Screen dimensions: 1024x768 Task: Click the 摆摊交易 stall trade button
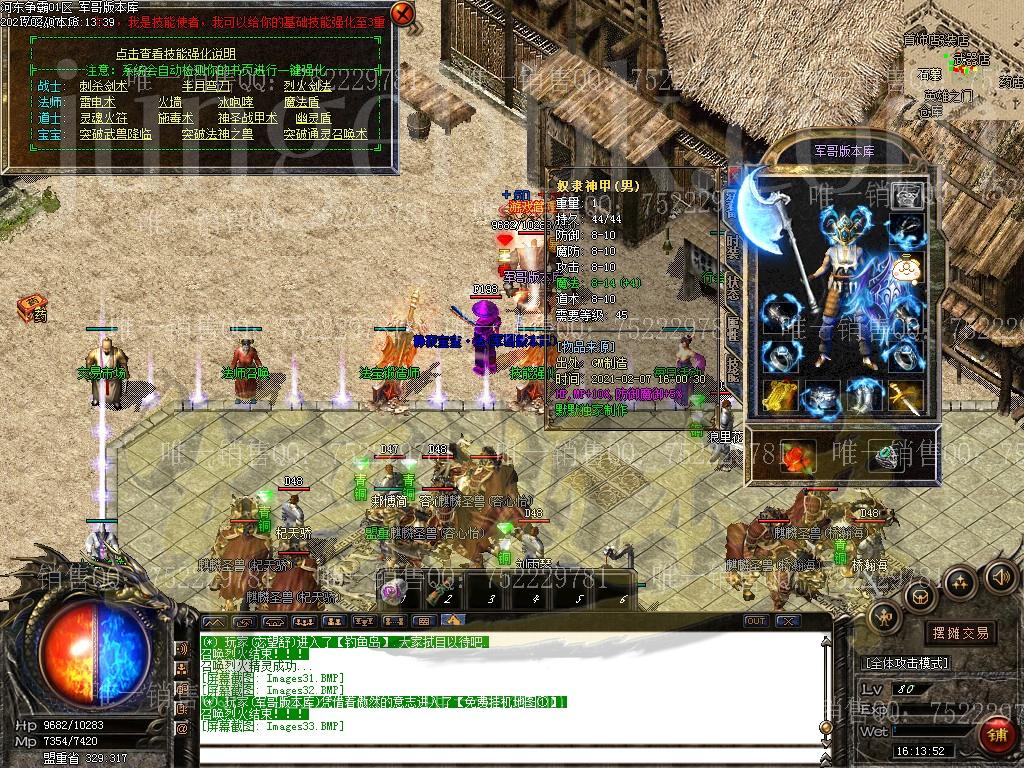960,633
